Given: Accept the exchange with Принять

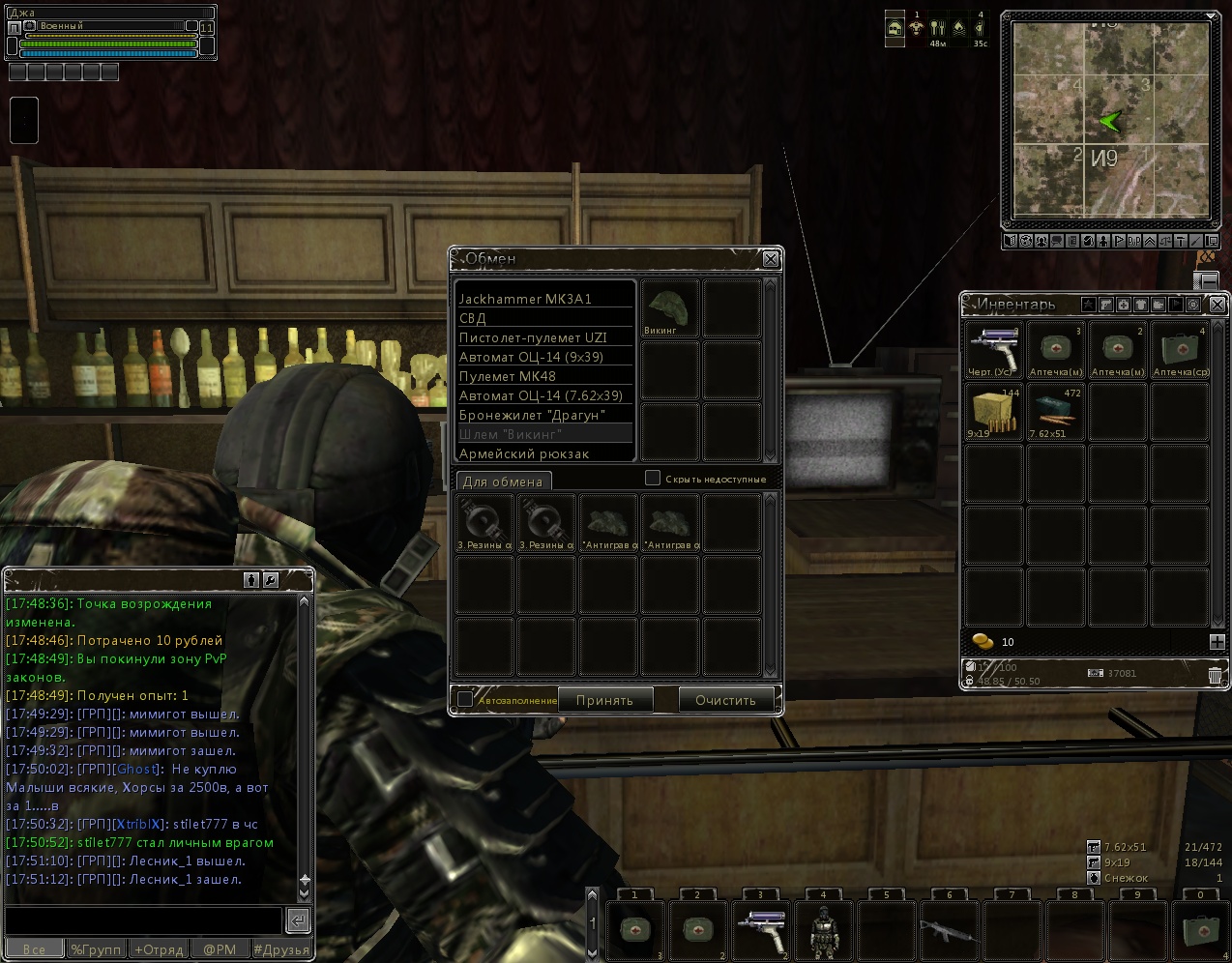Looking at the screenshot, I should pos(604,700).
